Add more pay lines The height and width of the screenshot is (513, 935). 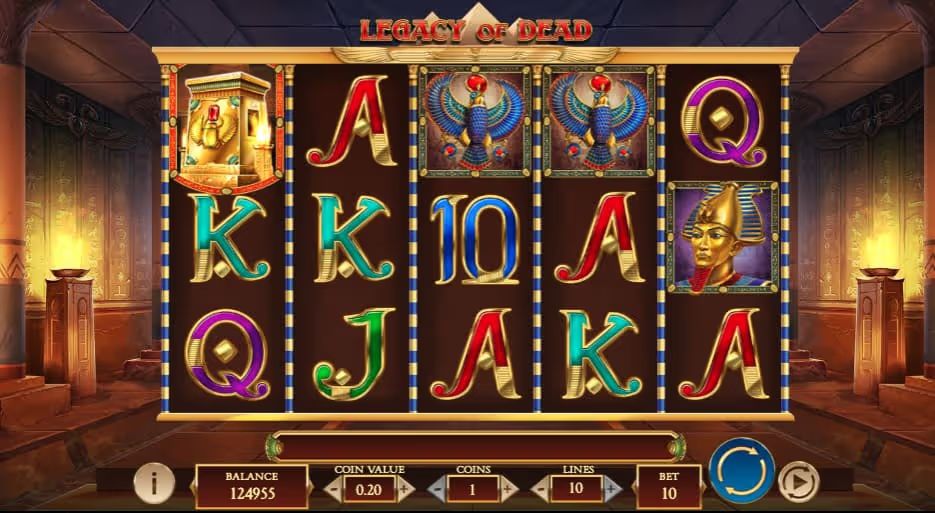[611, 489]
